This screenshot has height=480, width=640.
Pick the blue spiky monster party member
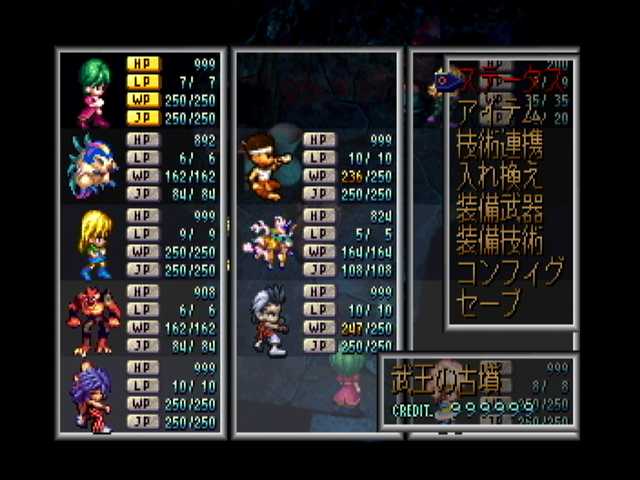(92, 165)
